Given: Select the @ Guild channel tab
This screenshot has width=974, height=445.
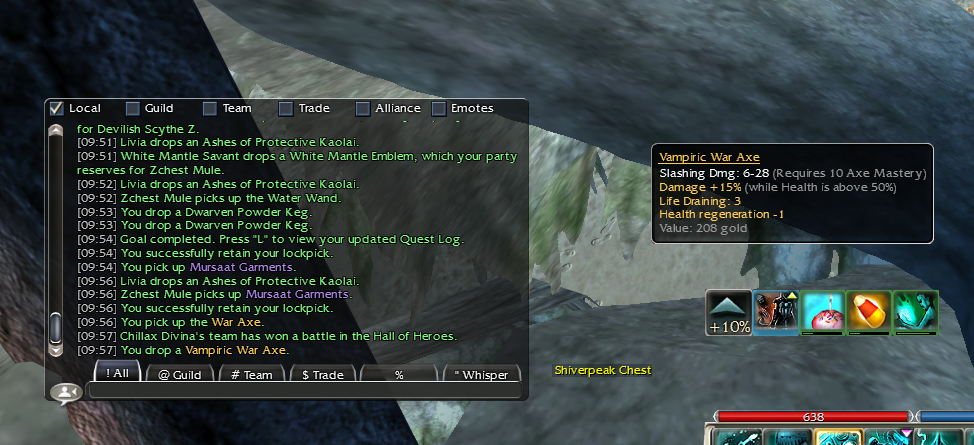Looking at the screenshot, I should (x=179, y=374).
